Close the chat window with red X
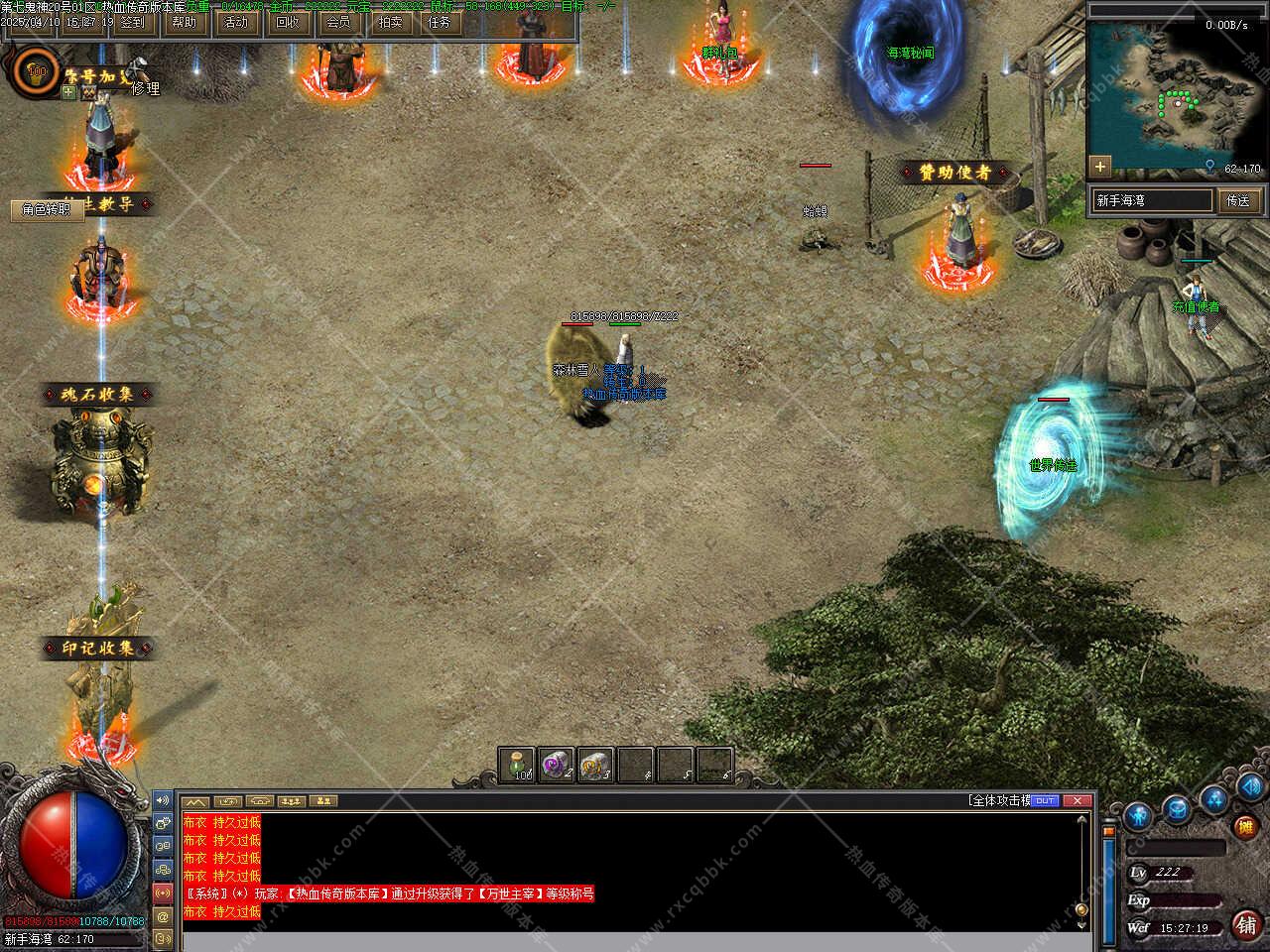The image size is (1270, 952). pos(1079,800)
